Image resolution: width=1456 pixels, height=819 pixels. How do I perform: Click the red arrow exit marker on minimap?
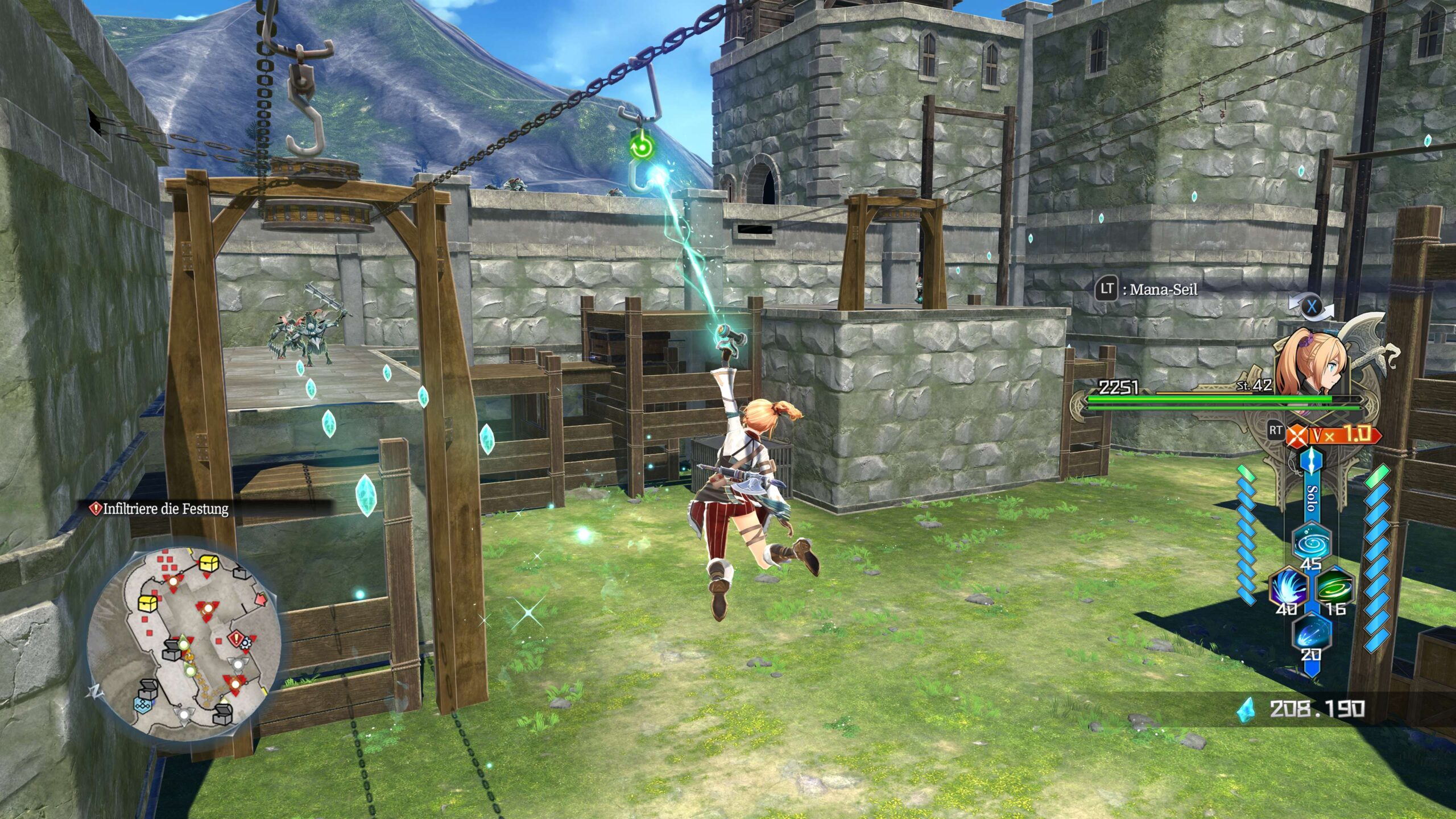(261, 599)
